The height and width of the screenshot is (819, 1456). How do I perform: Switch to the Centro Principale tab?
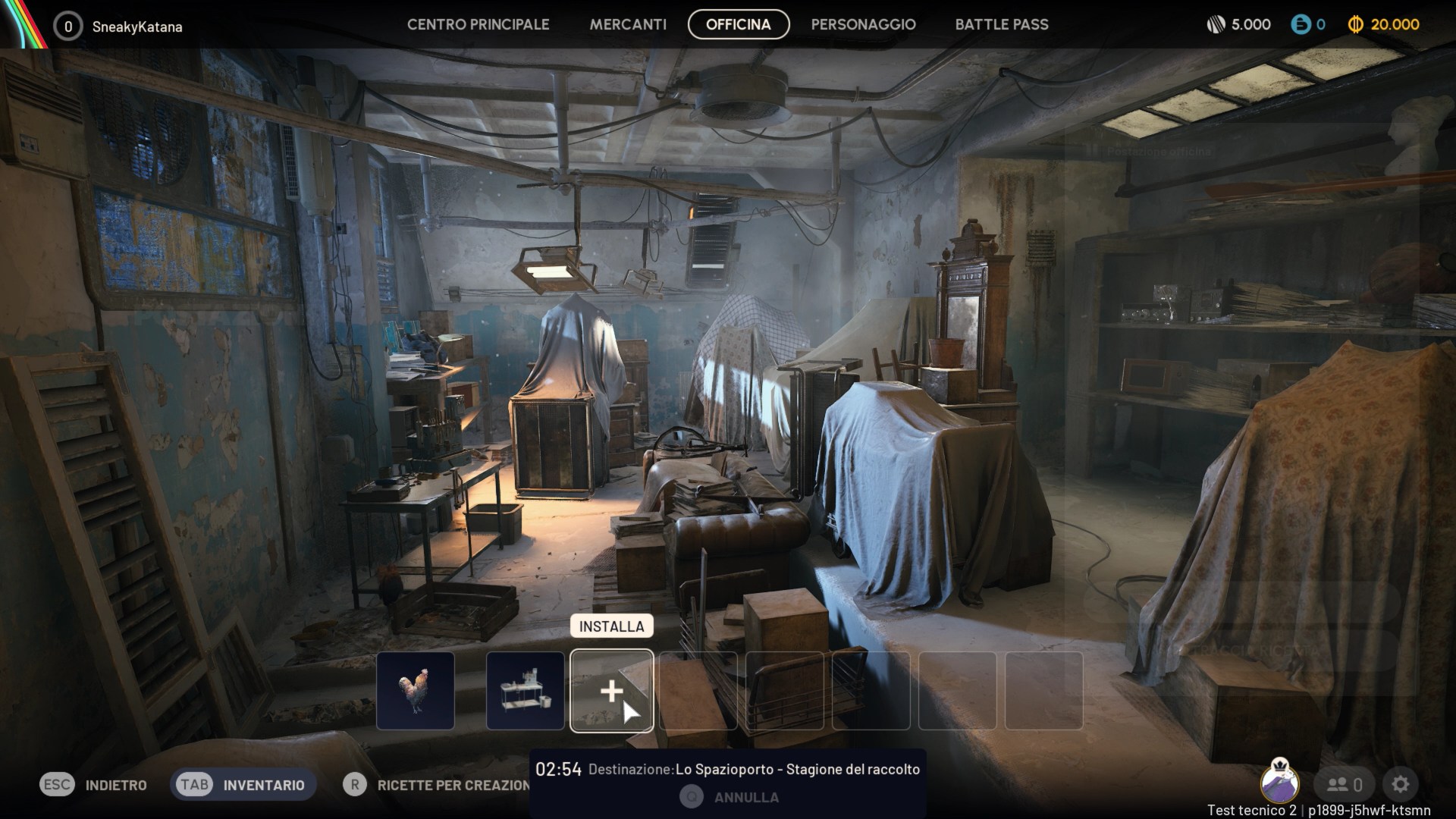[478, 24]
